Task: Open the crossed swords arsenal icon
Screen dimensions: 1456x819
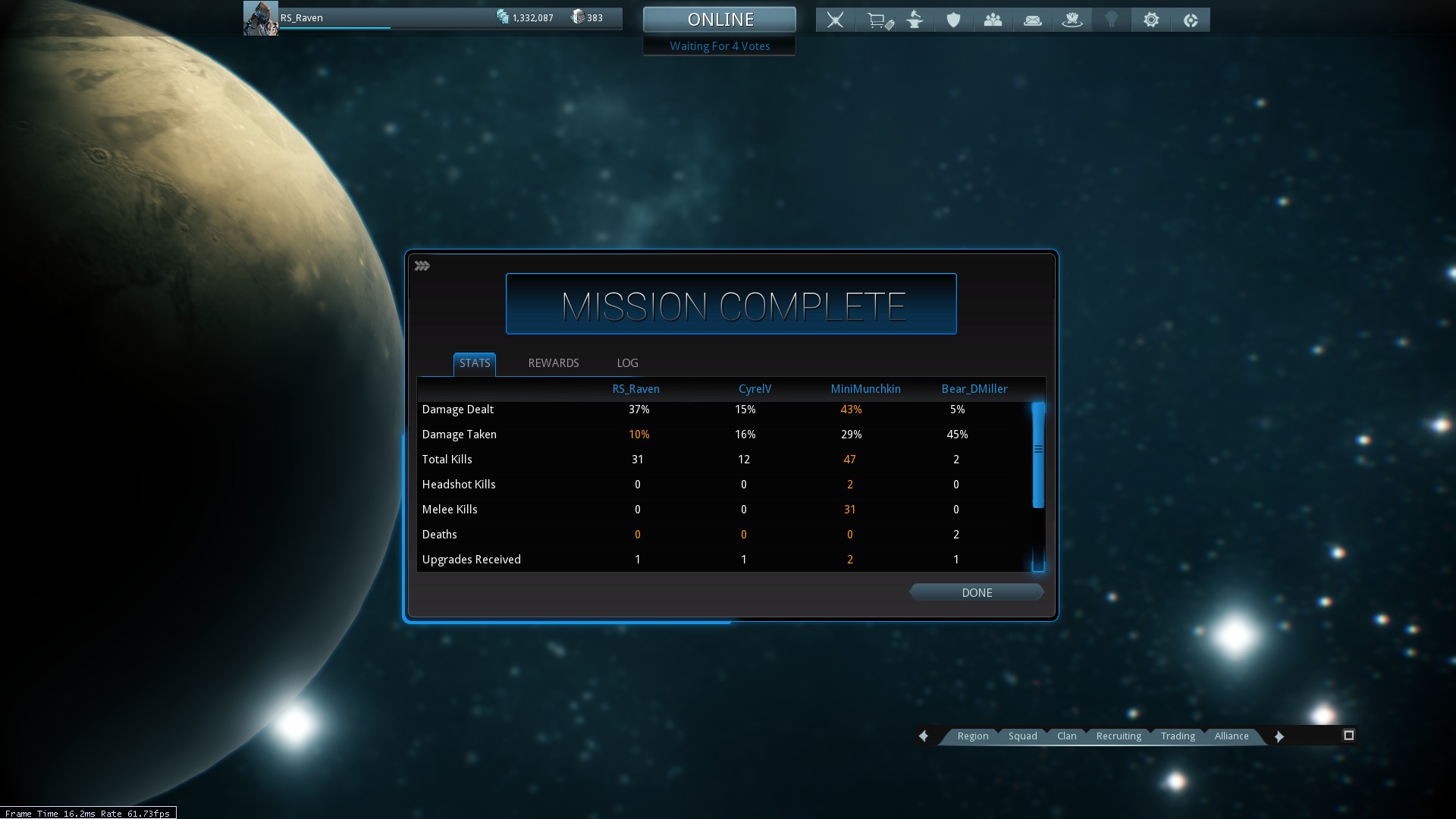Action: pyautogui.click(x=835, y=20)
